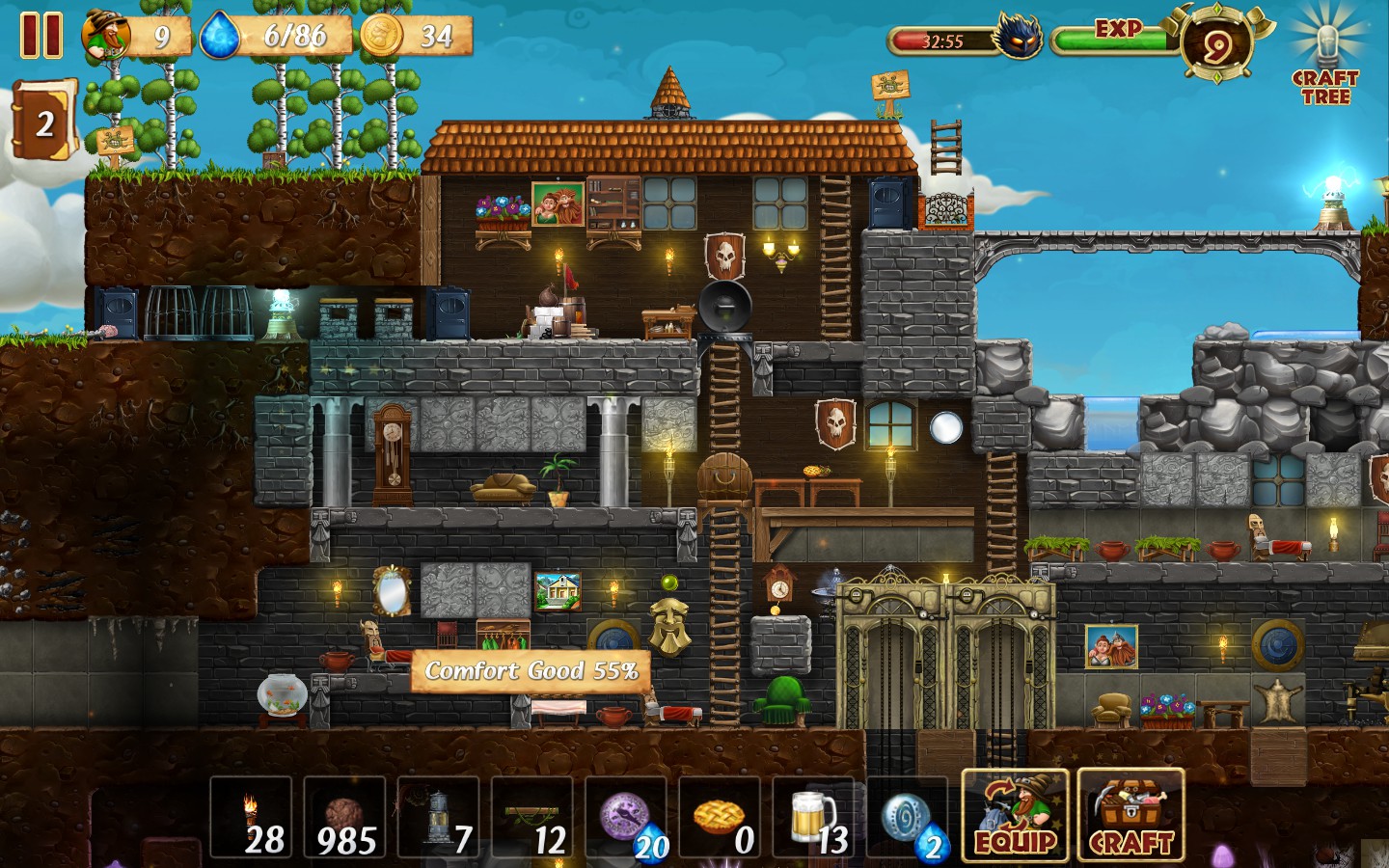Select the torch slot with 28

(x=251, y=818)
